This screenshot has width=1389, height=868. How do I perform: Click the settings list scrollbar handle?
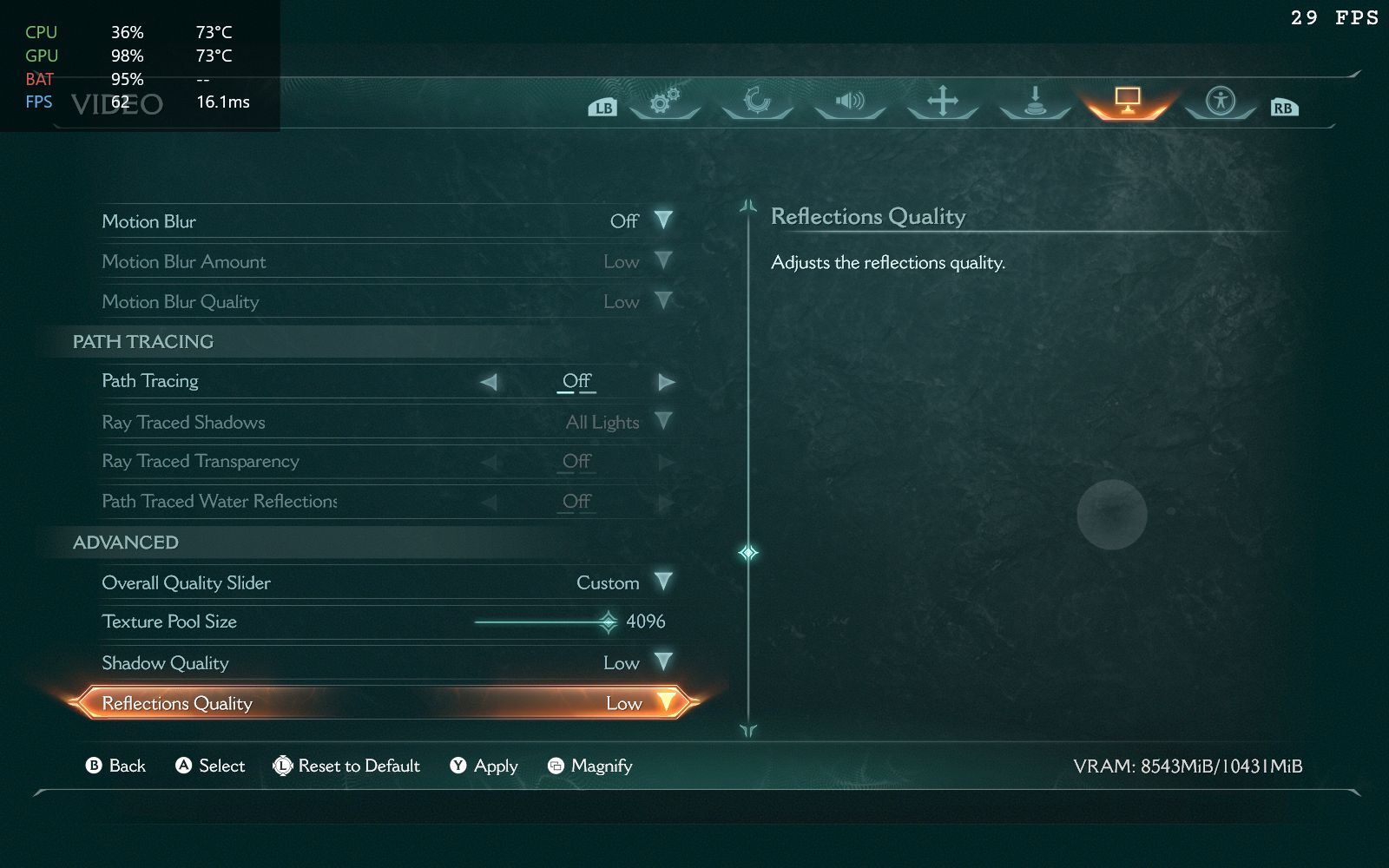pos(748,552)
